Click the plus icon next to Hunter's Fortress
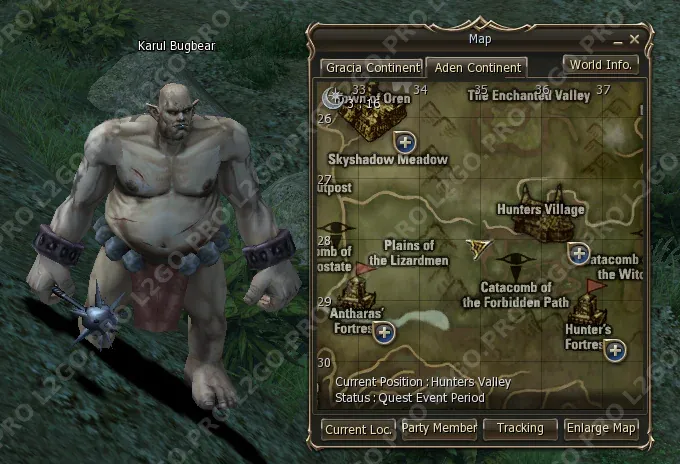This screenshot has width=680, height=464. pos(614,349)
